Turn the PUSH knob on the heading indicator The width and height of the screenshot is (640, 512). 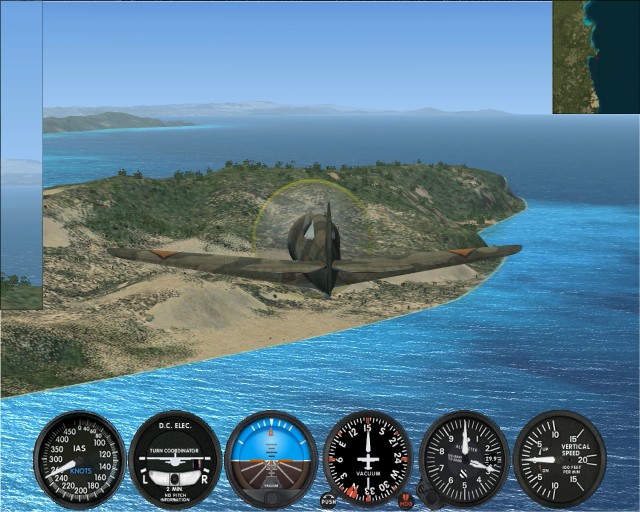click(x=328, y=498)
